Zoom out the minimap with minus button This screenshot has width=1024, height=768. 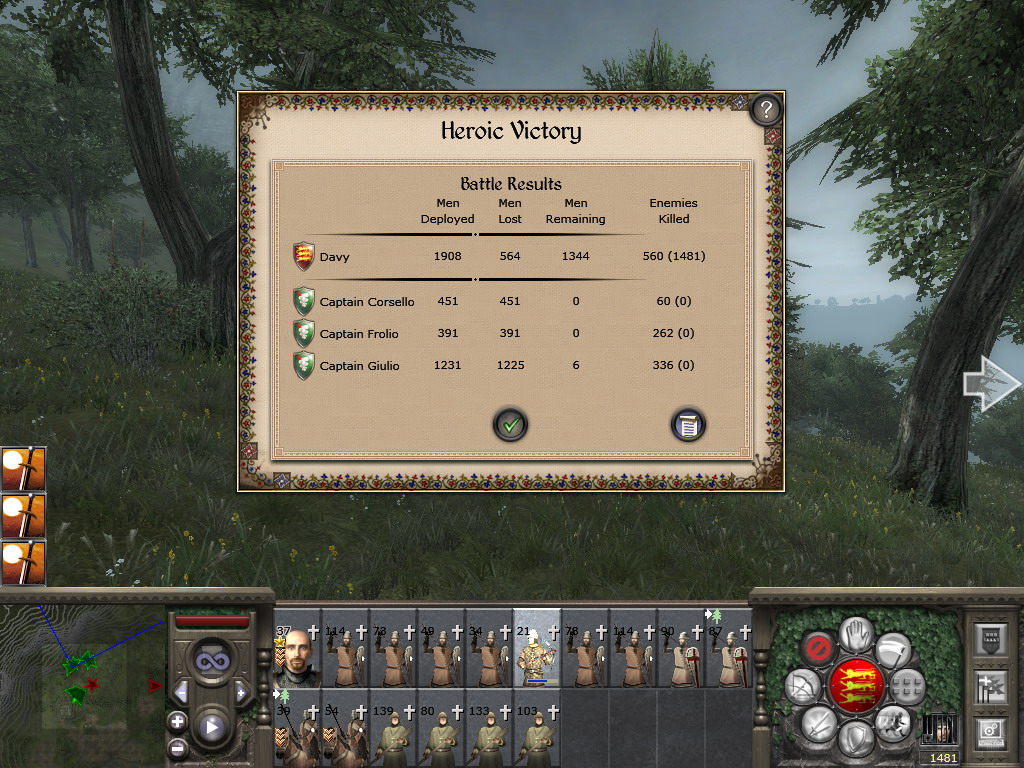point(177,747)
